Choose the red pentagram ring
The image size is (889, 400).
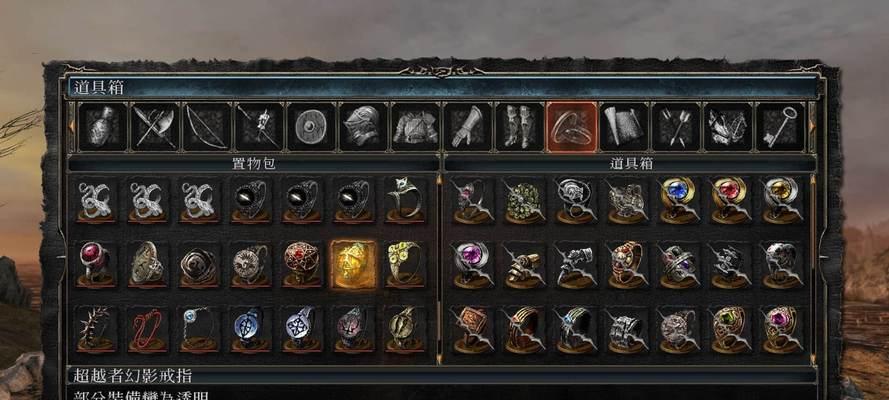(x=301, y=264)
